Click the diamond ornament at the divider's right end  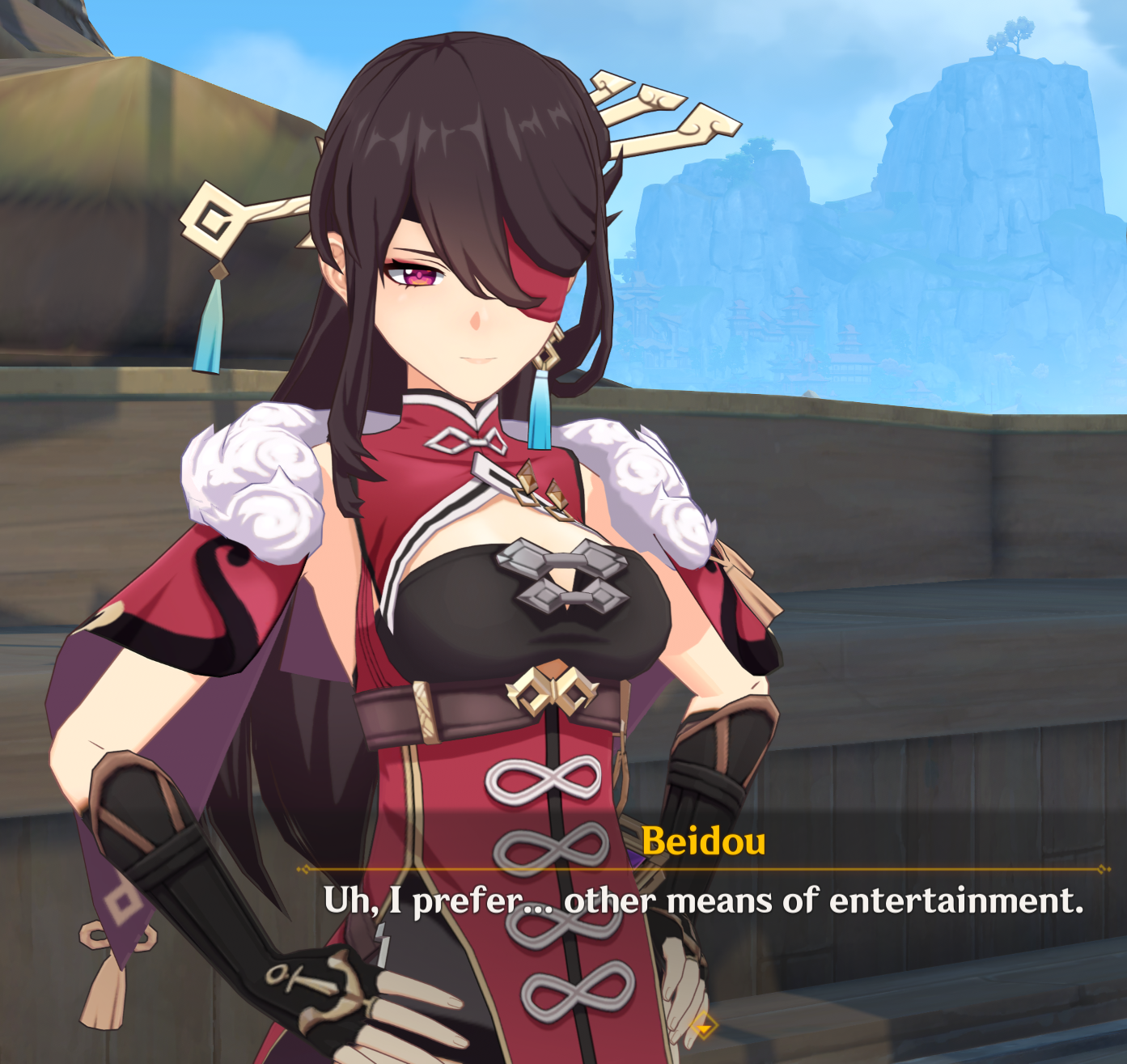click(x=1101, y=867)
